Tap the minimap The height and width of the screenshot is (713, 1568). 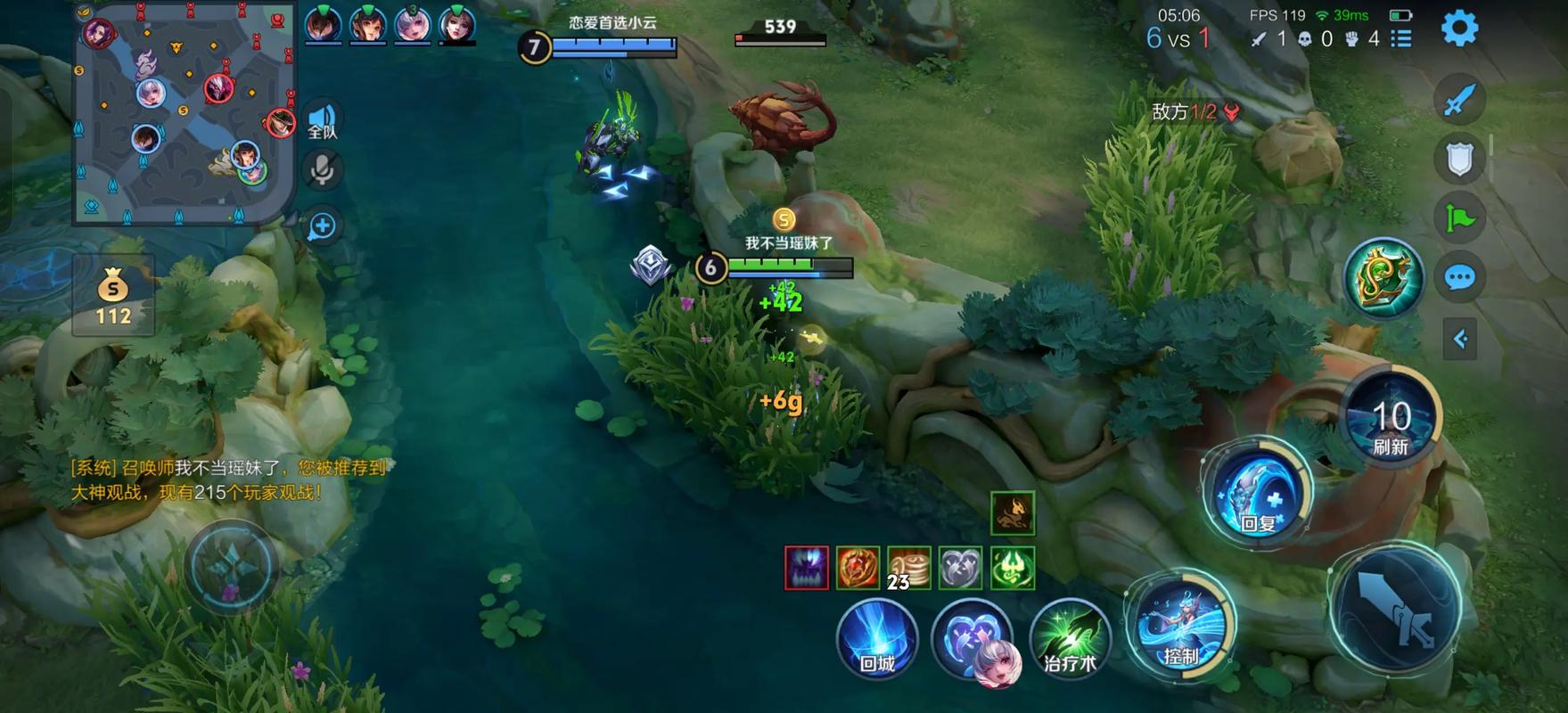click(x=185, y=113)
